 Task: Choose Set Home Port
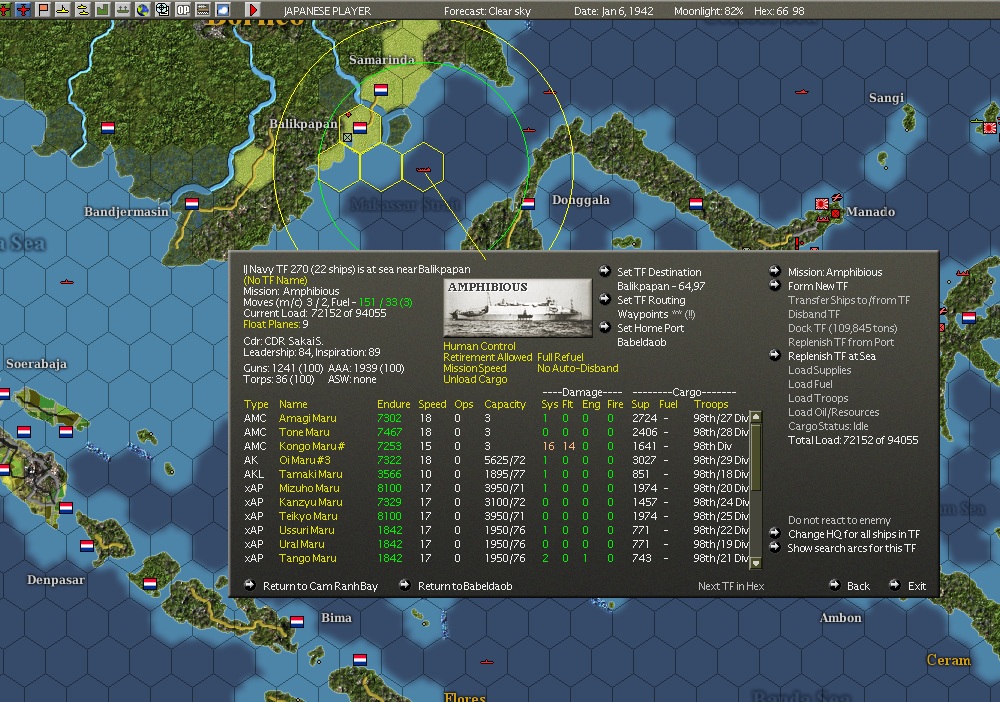650,328
